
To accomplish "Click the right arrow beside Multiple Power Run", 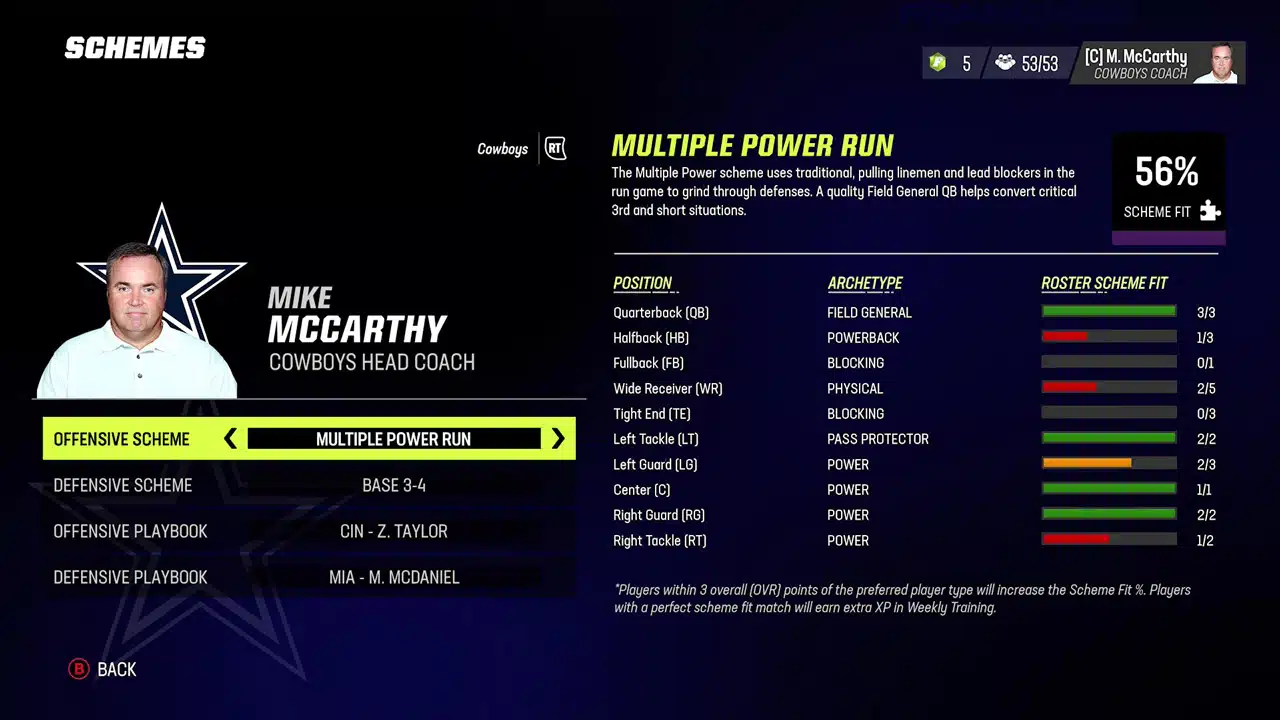I will click(x=557, y=439).
